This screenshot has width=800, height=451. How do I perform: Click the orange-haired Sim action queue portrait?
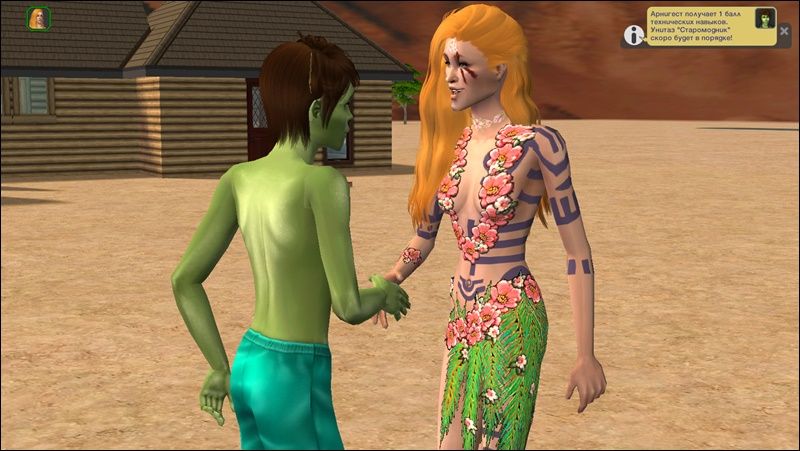click(x=38, y=18)
